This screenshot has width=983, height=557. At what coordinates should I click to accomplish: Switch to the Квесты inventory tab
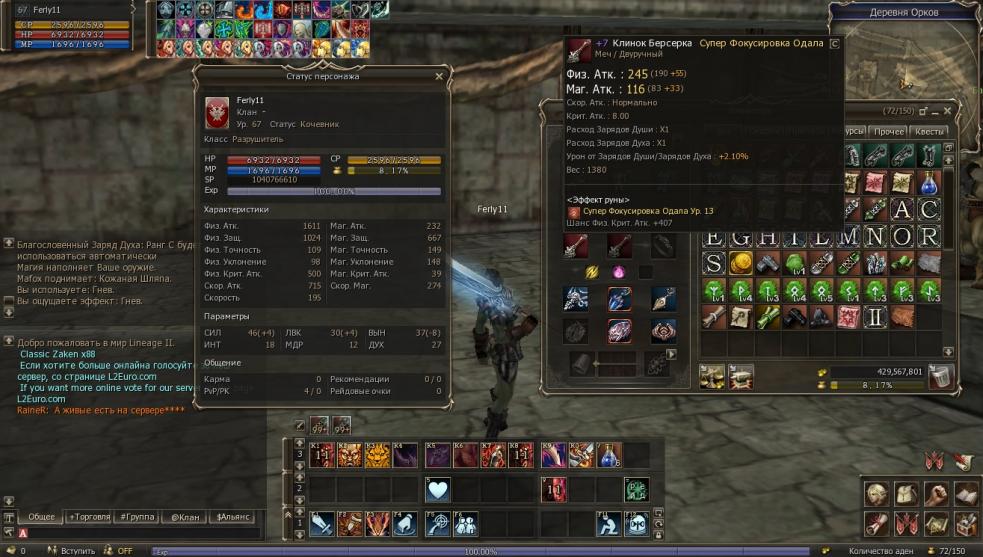(929, 131)
